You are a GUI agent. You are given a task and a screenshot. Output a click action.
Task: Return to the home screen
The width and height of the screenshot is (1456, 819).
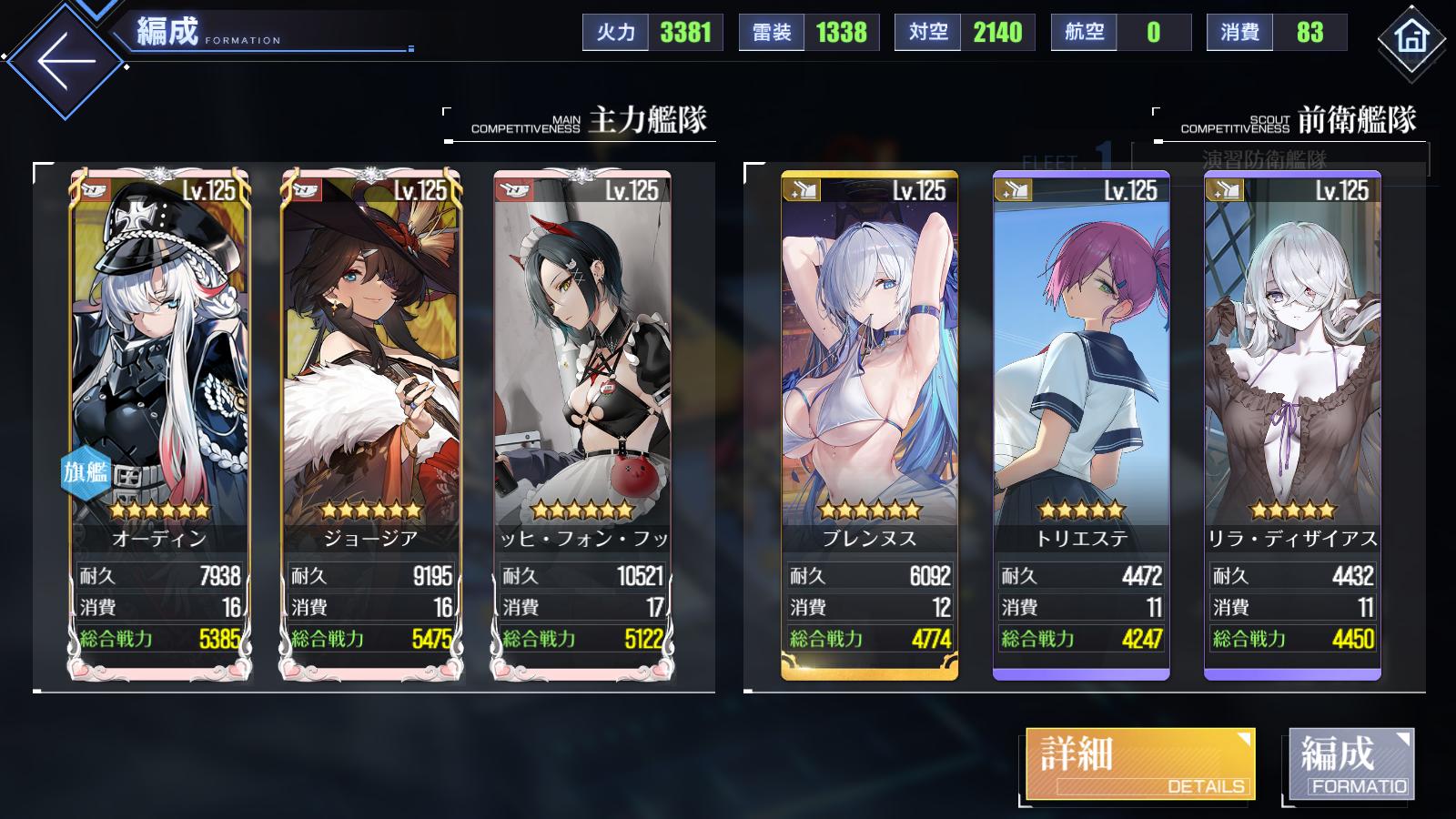pos(1410,38)
